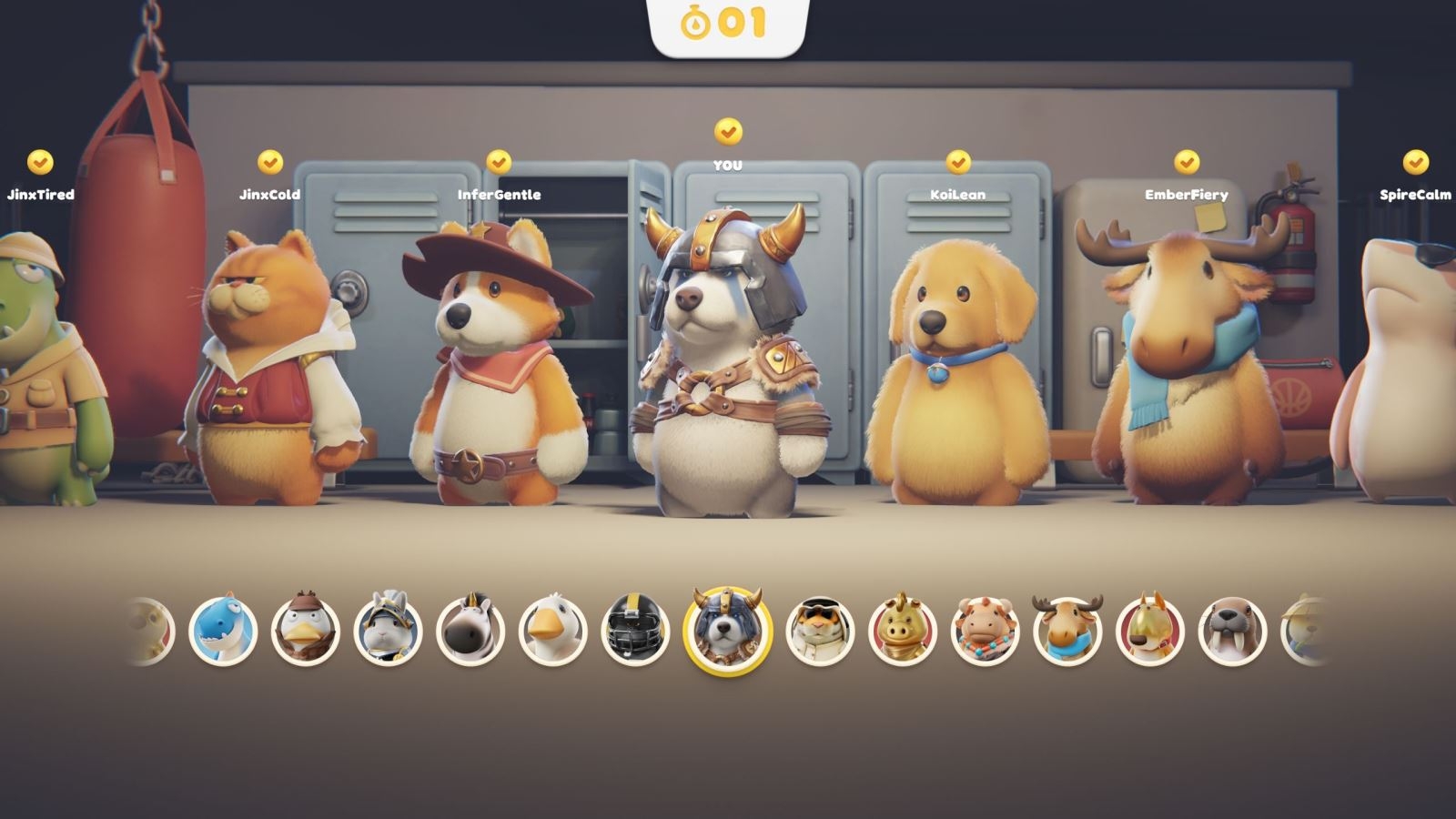Toggle the ready checkmark above EmberFiery

click(x=1184, y=161)
